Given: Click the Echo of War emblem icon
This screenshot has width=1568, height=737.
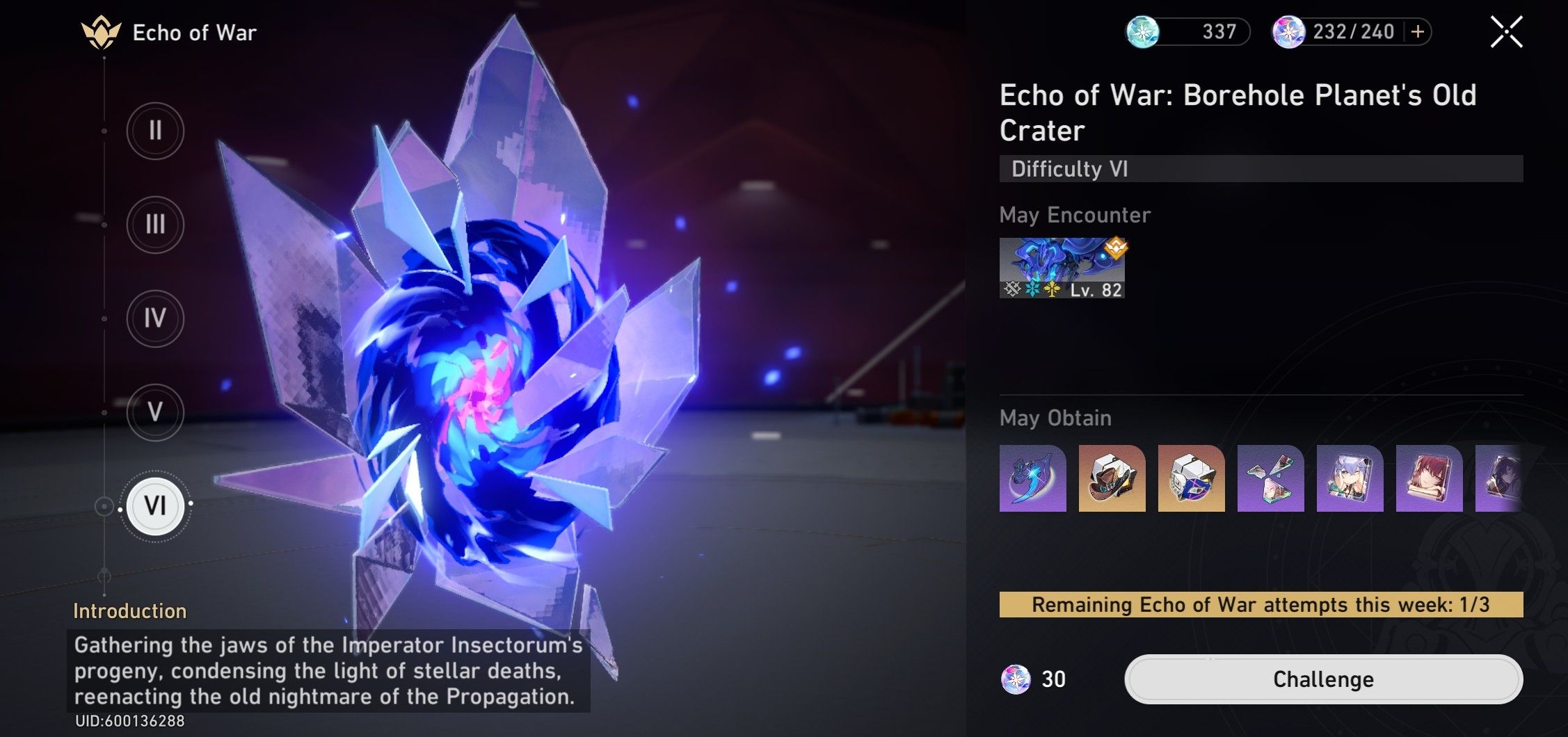Looking at the screenshot, I should 99,31.
